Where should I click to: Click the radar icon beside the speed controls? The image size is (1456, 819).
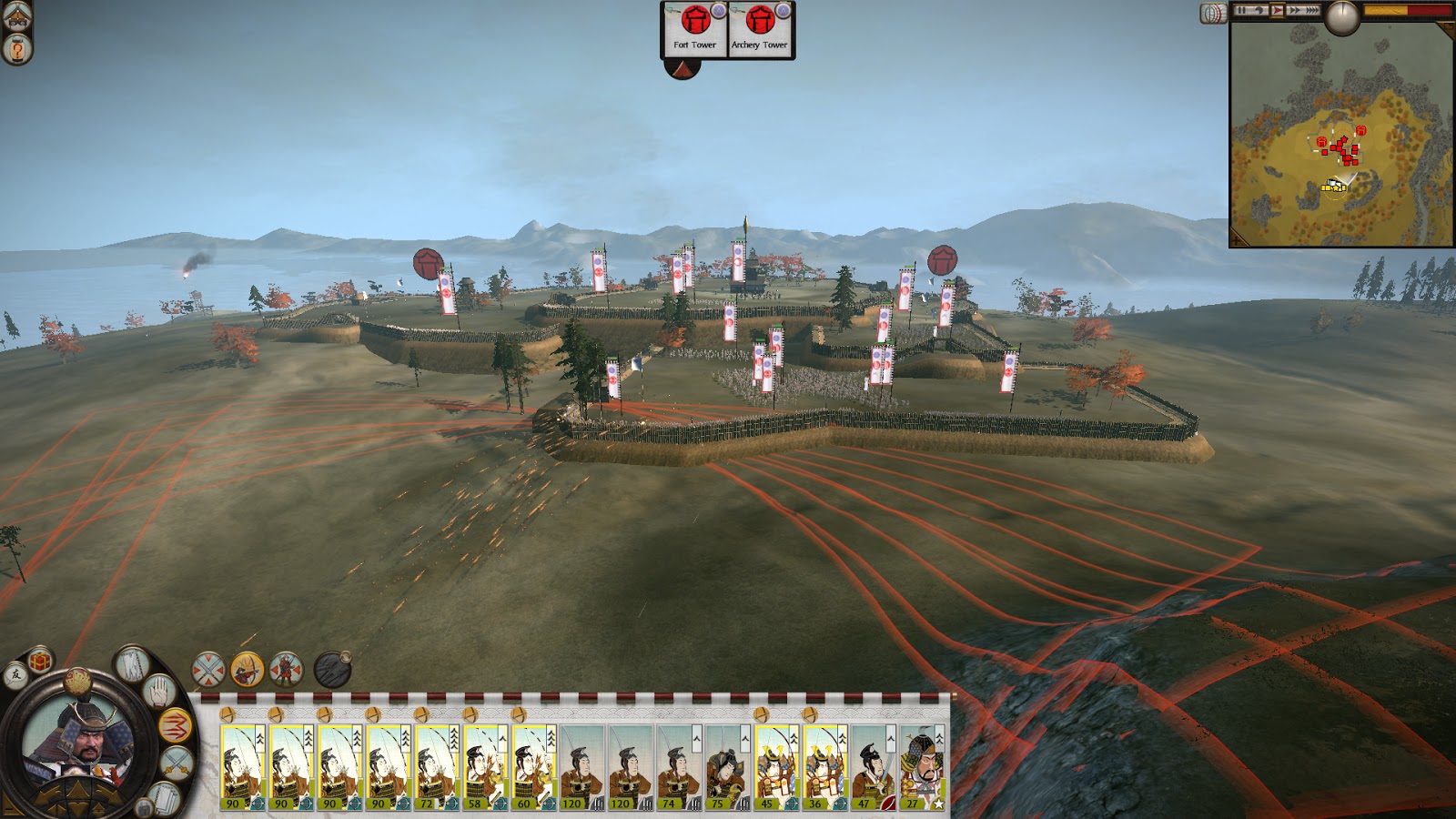coord(1214,11)
